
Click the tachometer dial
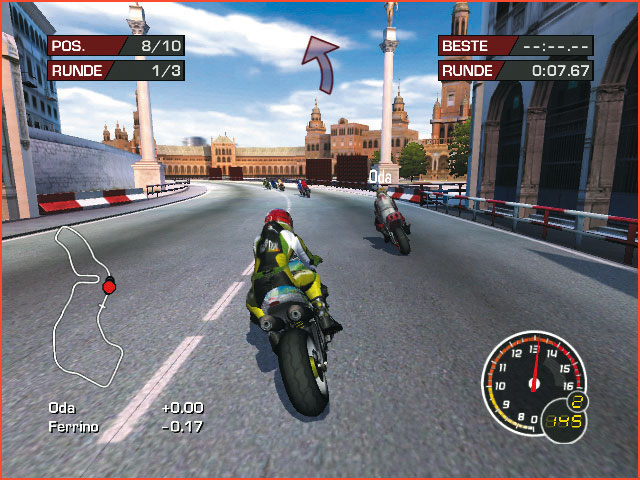532,381
